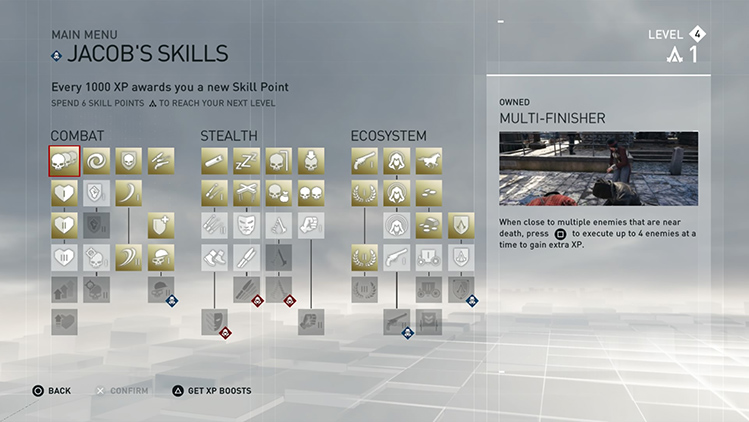
Task: Pick the shield with plus skill
Action: point(162,224)
